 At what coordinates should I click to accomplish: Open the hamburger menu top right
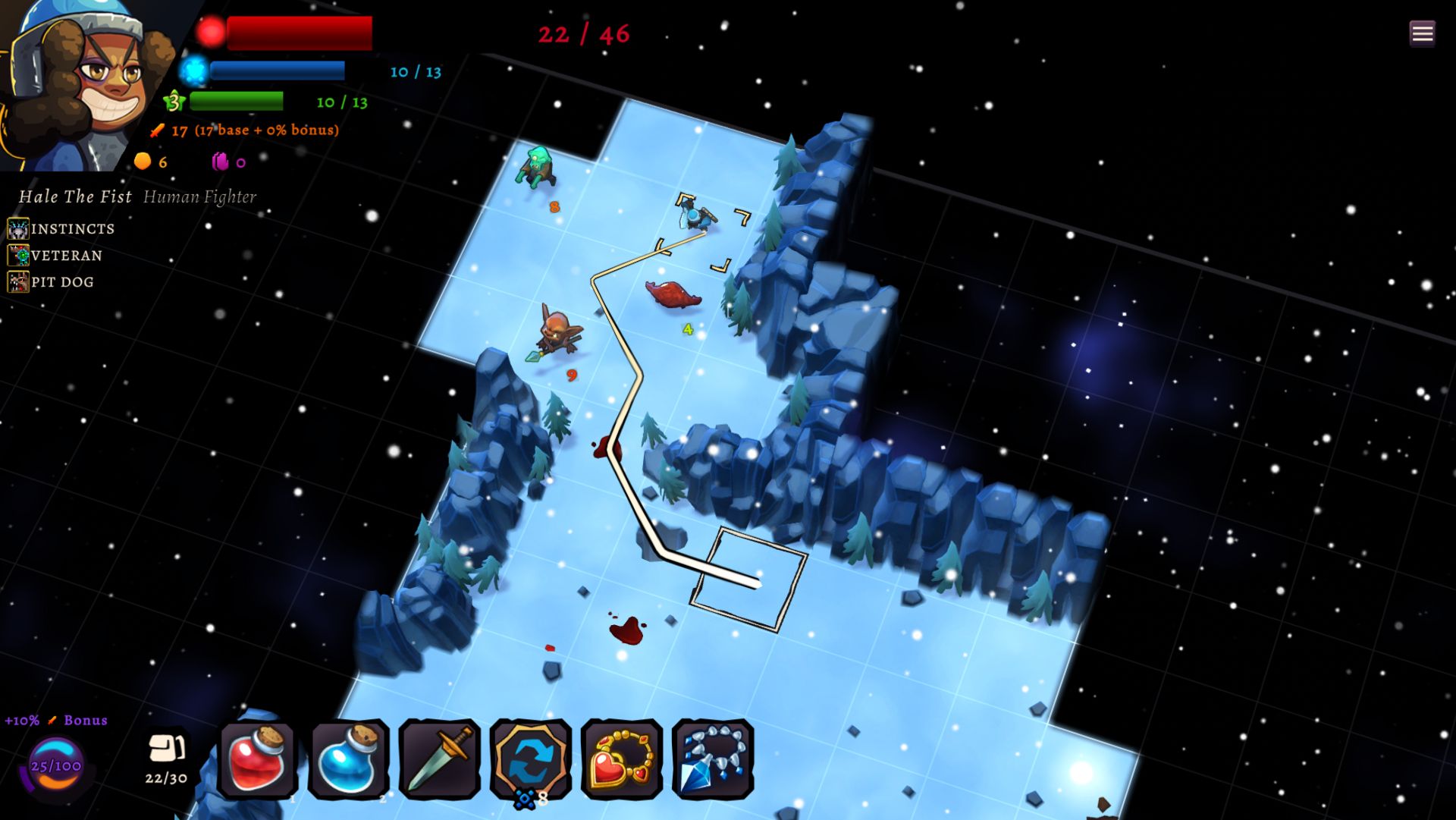tap(1424, 33)
